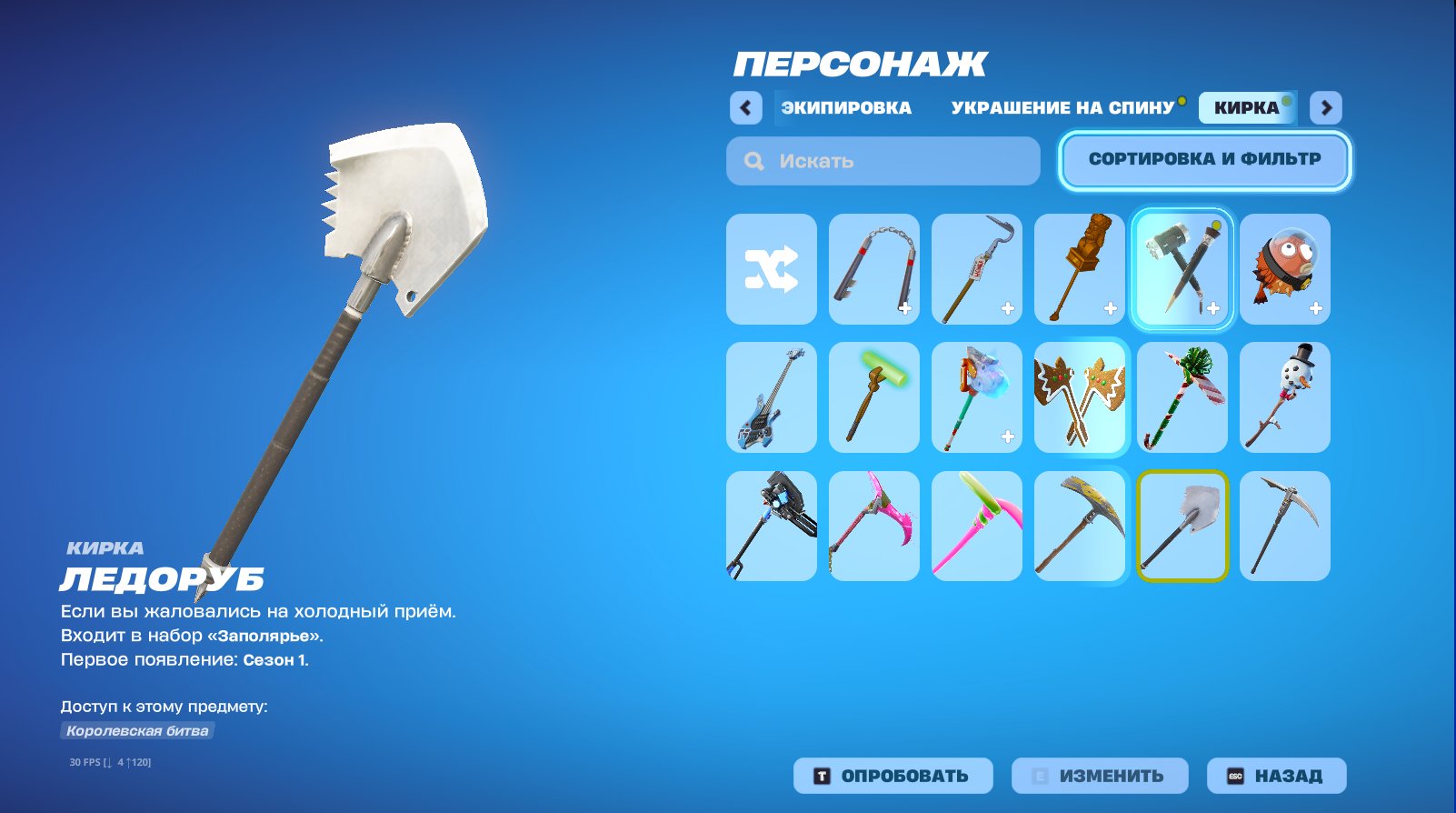Select the nunchaku harvesting tool
This screenshot has width=1456, height=813.
pyautogui.click(x=873, y=268)
